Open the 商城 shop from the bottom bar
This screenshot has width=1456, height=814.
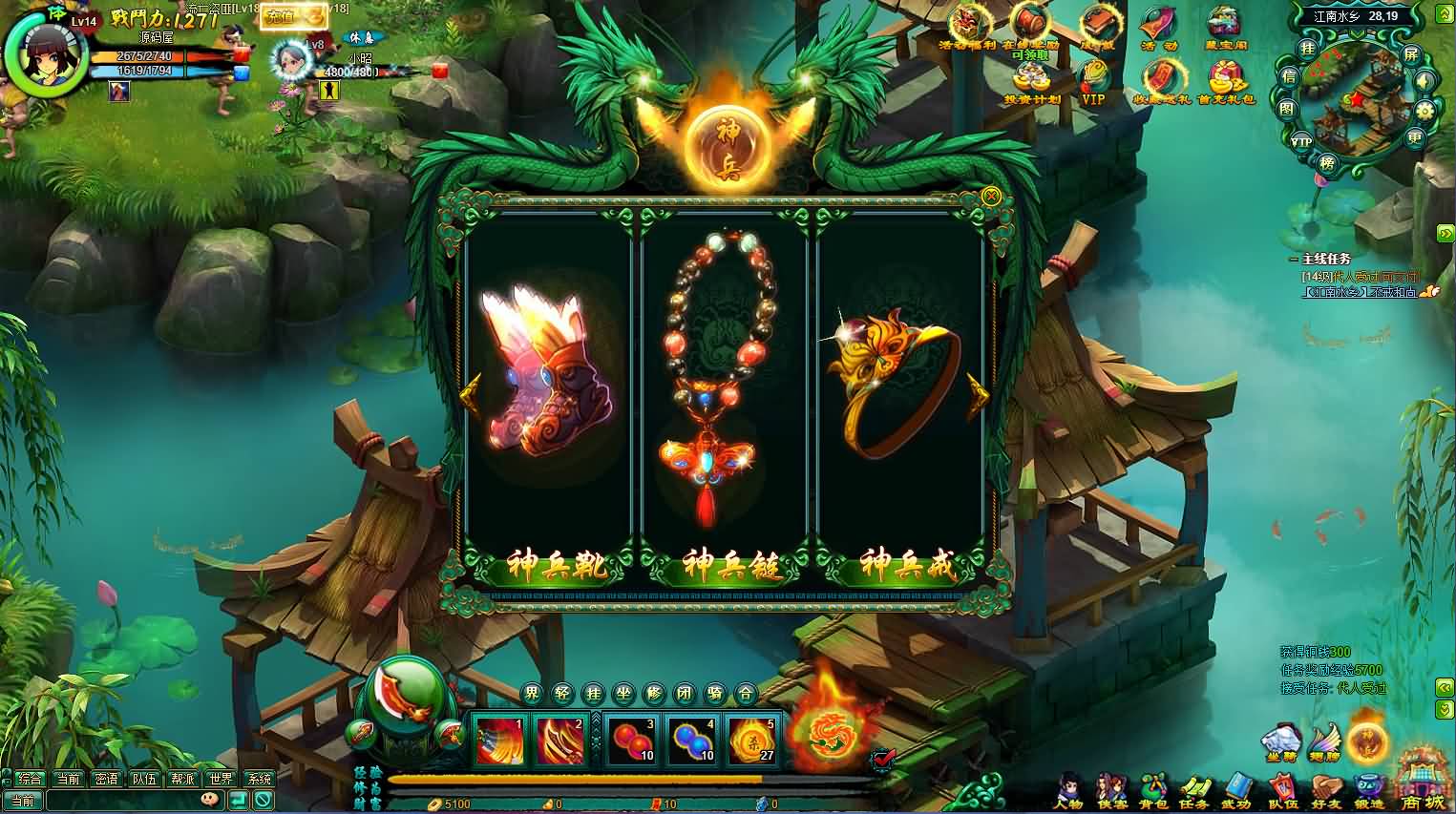tap(1420, 783)
